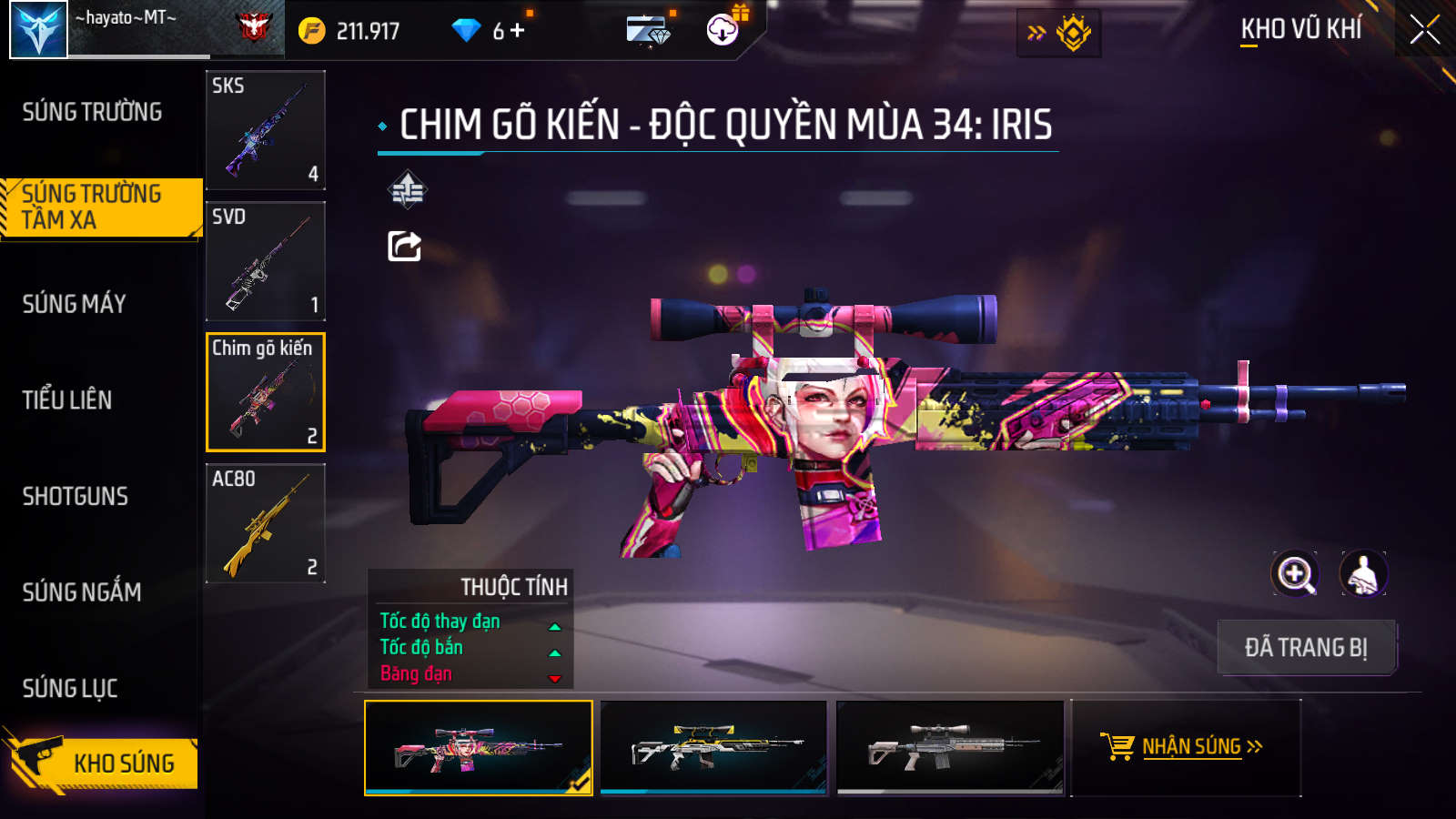
Task: Zoom in on the weapon preview
Action: (1295, 574)
